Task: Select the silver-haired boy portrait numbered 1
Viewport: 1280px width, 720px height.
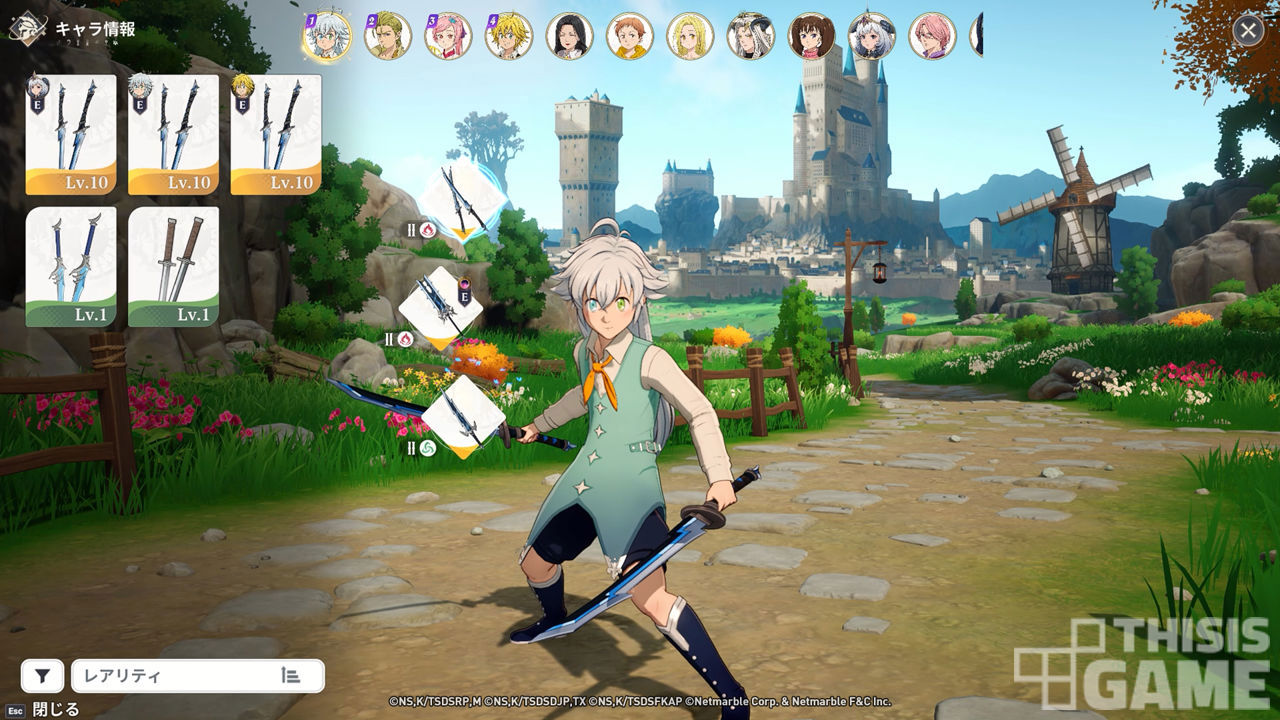Action: [327, 36]
